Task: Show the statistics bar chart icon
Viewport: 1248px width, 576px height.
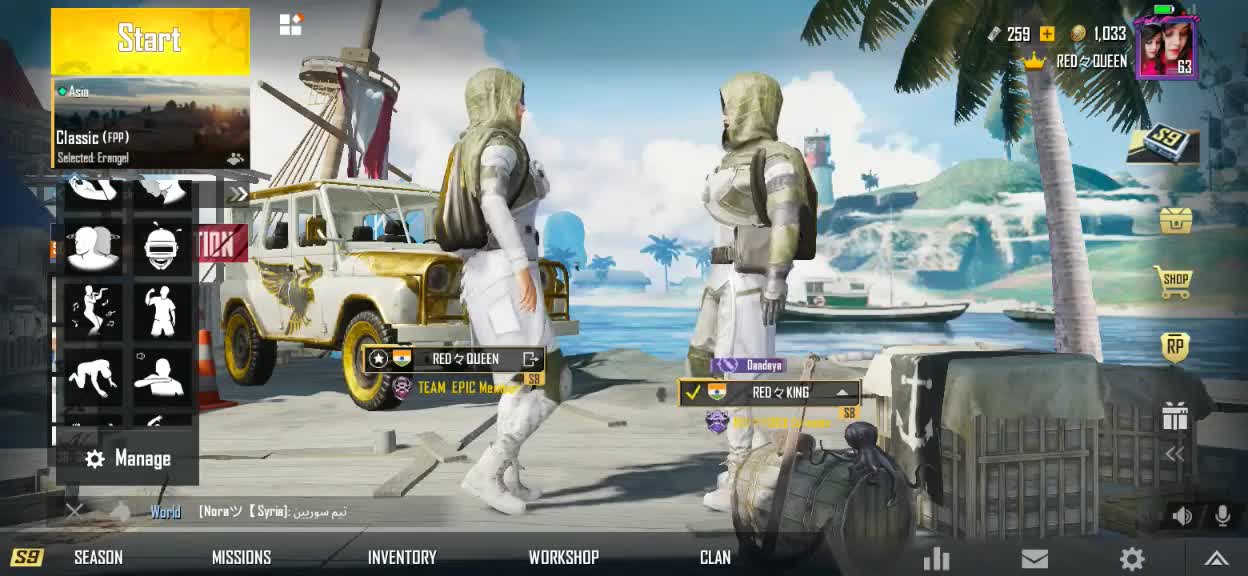Action: (937, 558)
